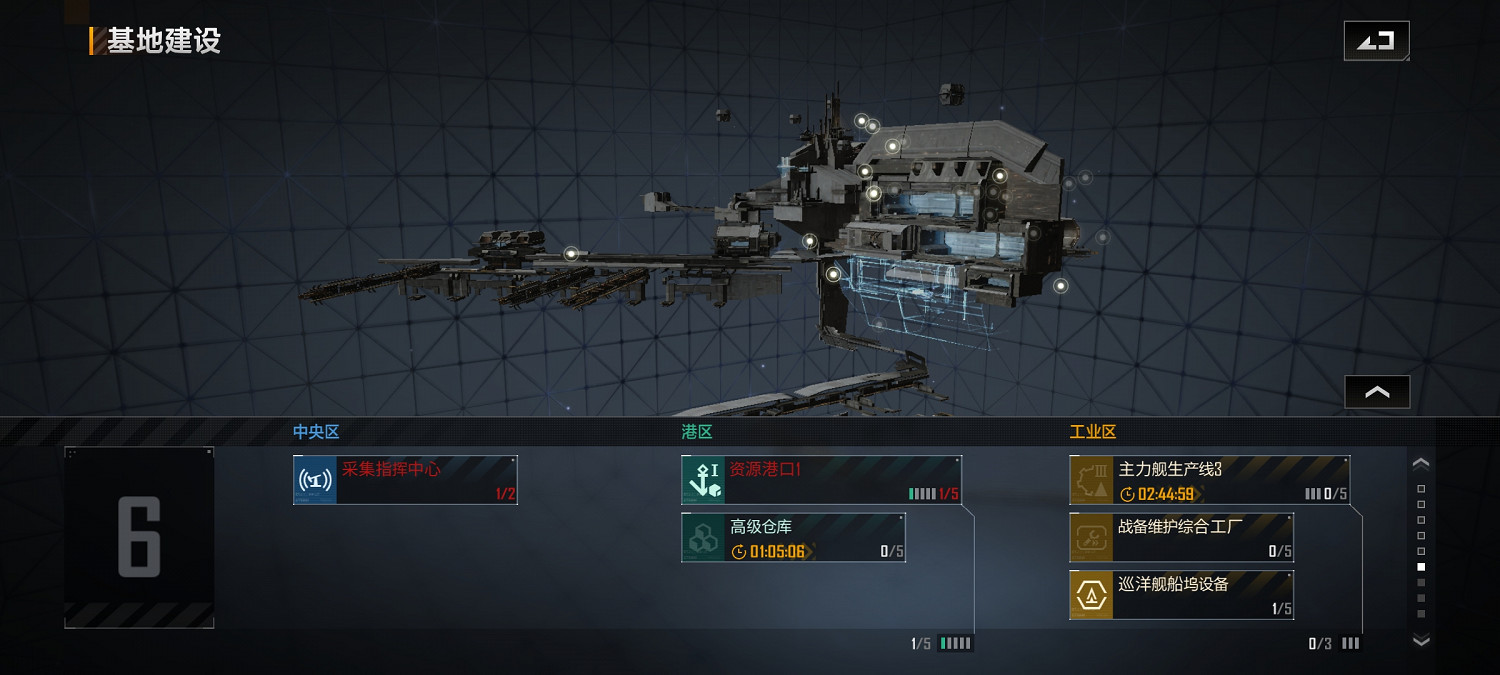
Task: Choose 主力舰生产线3 in the industrial zone
Action: [x=1209, y=480]
